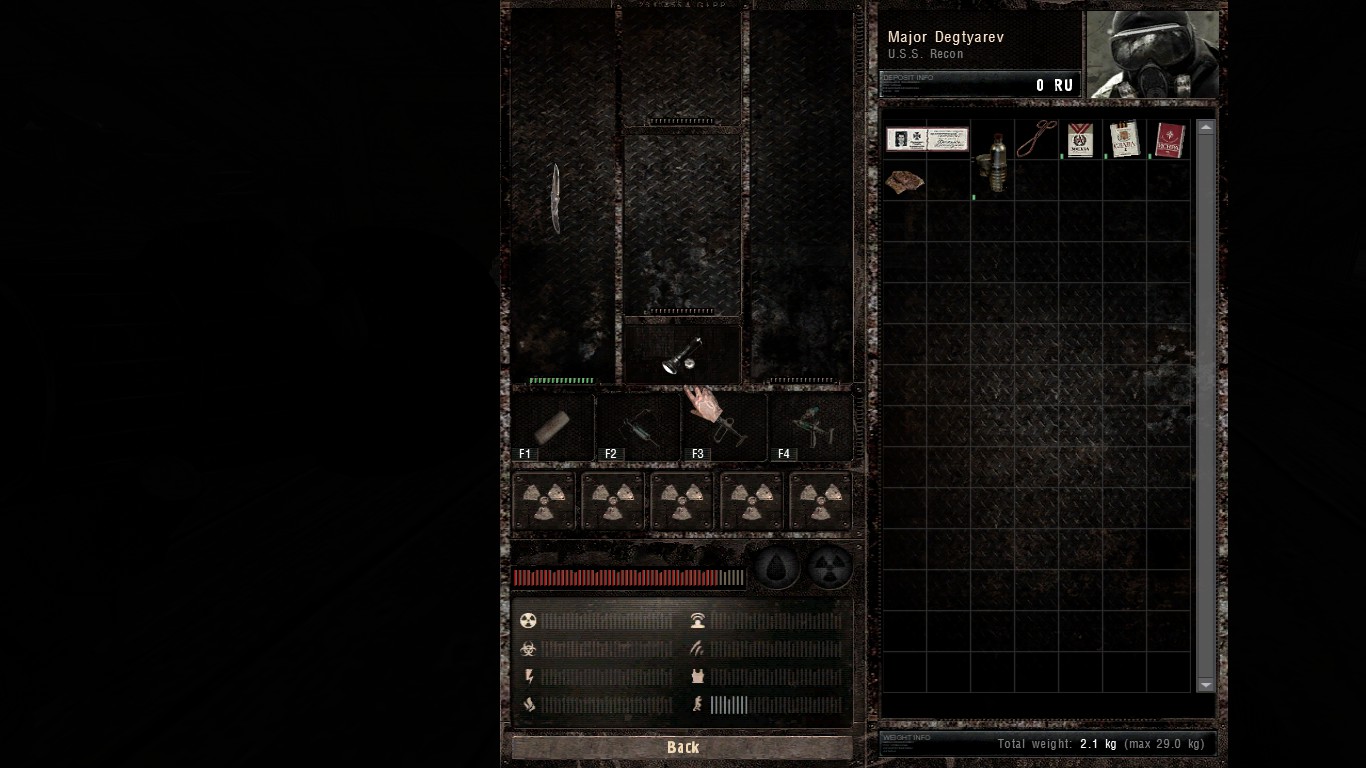Click the inventory scrollbar up arrow
Image resolution: width=1366 pixels, height=768 pixels.
[1205, 128]
